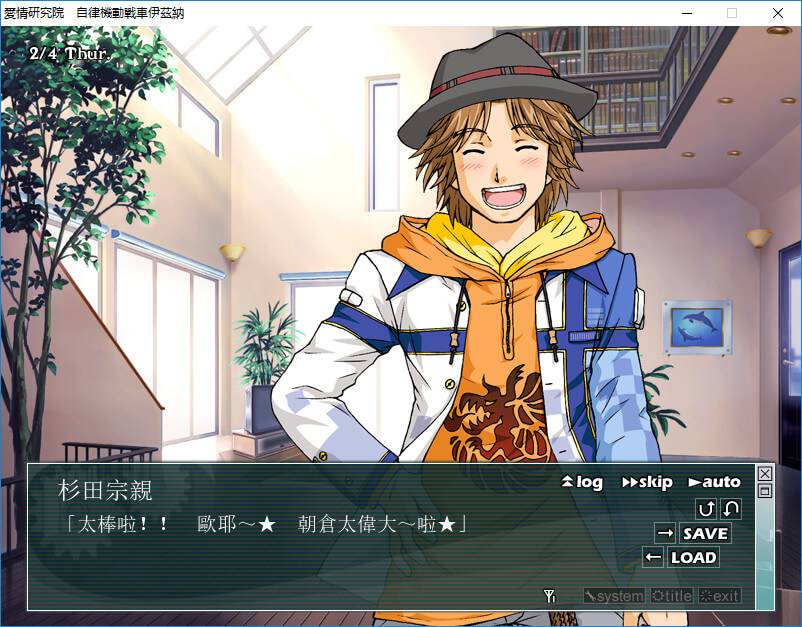Toggle the window-mode icon below the X
The width and height of the screenshot is (802, 627).
tap(765, 491)
